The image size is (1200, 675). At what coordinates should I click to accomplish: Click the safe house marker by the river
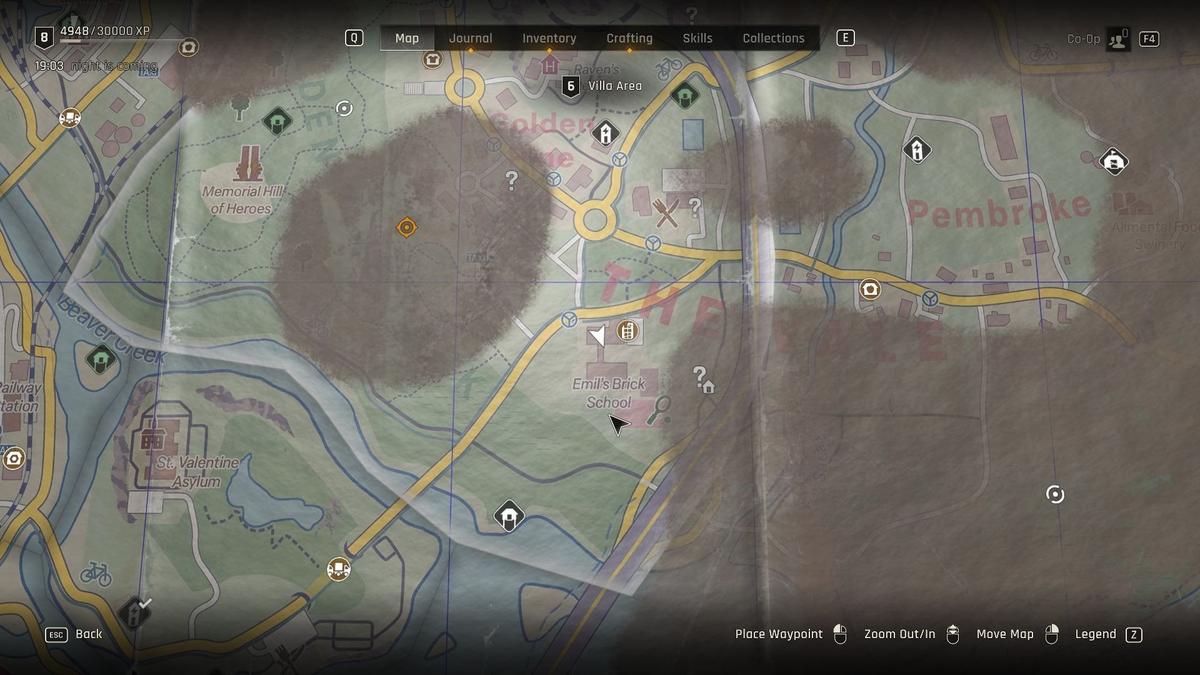coord(509,516)
